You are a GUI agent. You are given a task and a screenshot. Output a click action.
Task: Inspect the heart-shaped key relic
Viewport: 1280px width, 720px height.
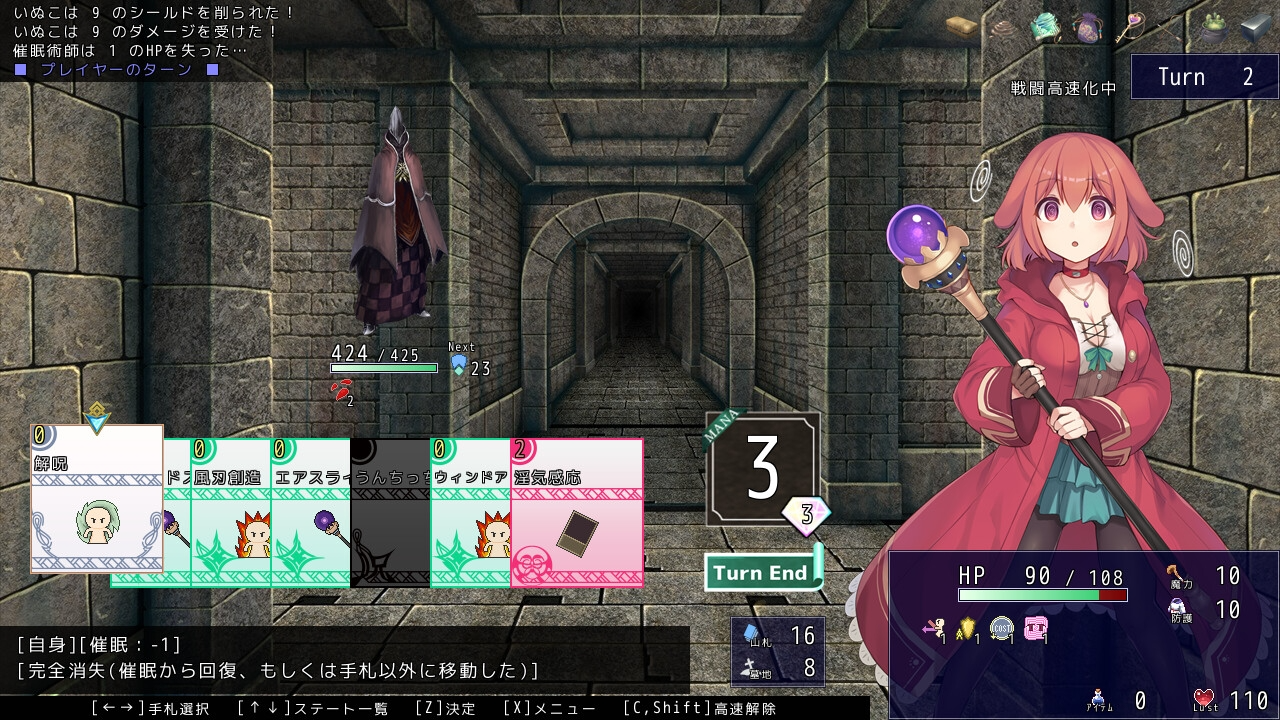tap(1130, 25)
